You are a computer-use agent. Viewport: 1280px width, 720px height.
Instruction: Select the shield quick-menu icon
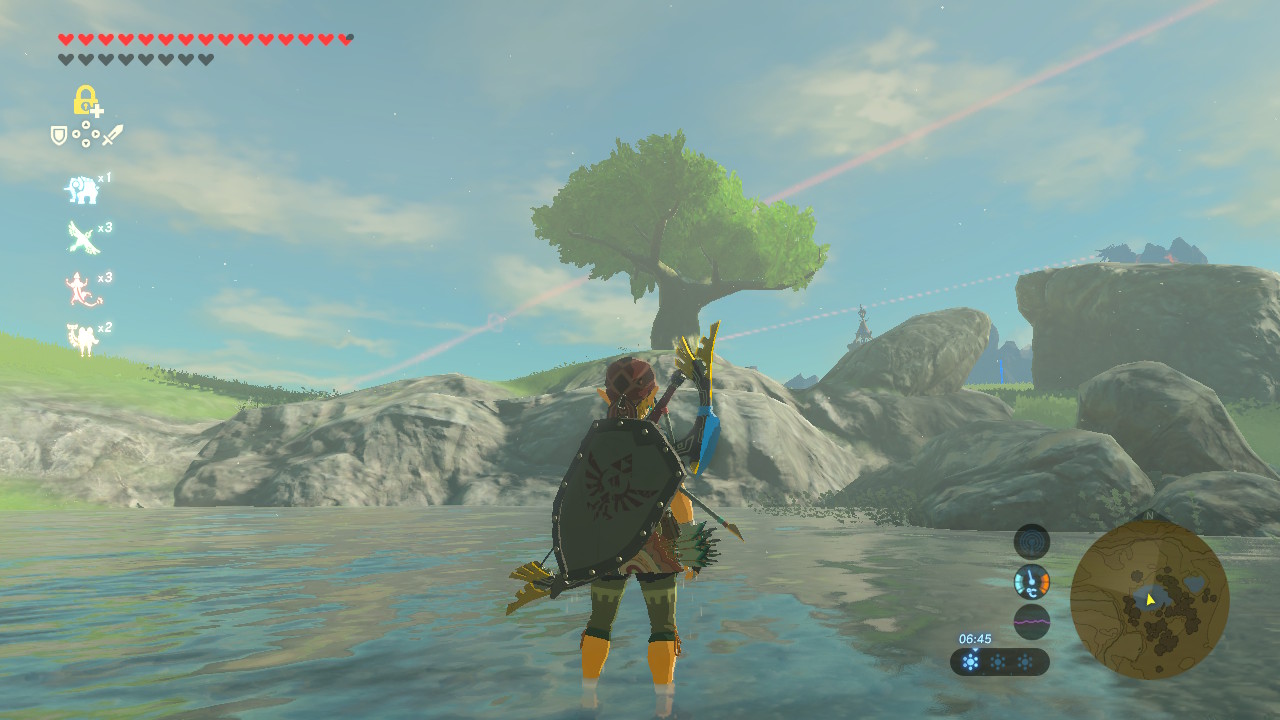59,135
